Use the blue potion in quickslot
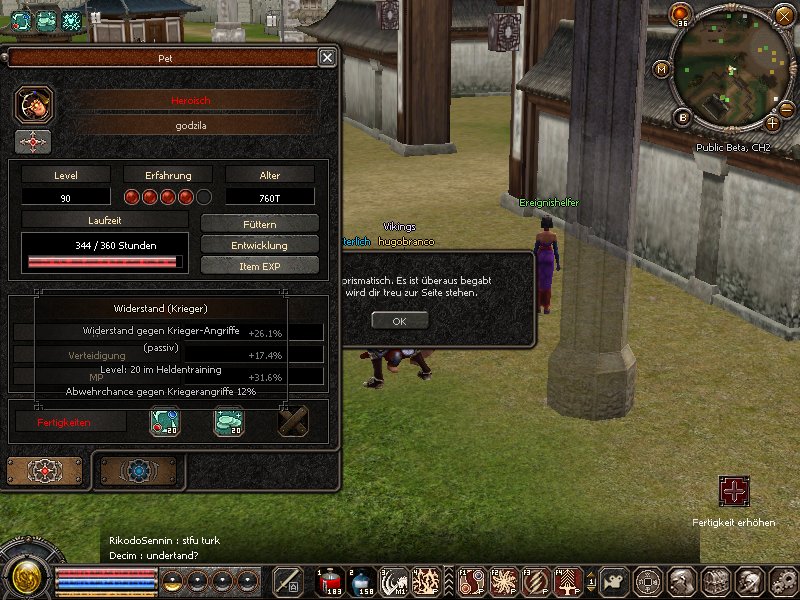 tap(361, 581)
